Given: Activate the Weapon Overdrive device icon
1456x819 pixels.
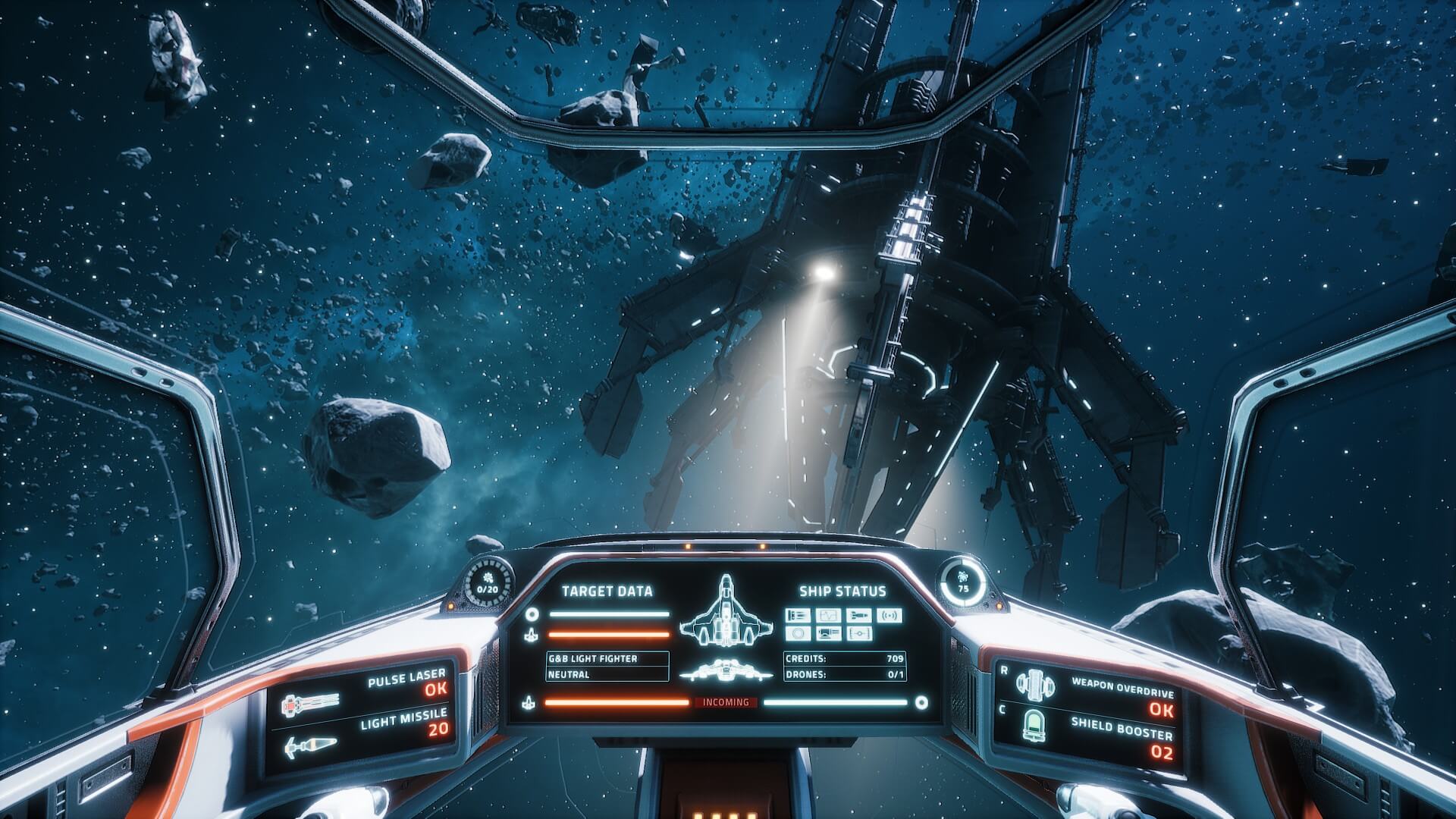Looking at the screenshot, I should [x=1034, y=685].
